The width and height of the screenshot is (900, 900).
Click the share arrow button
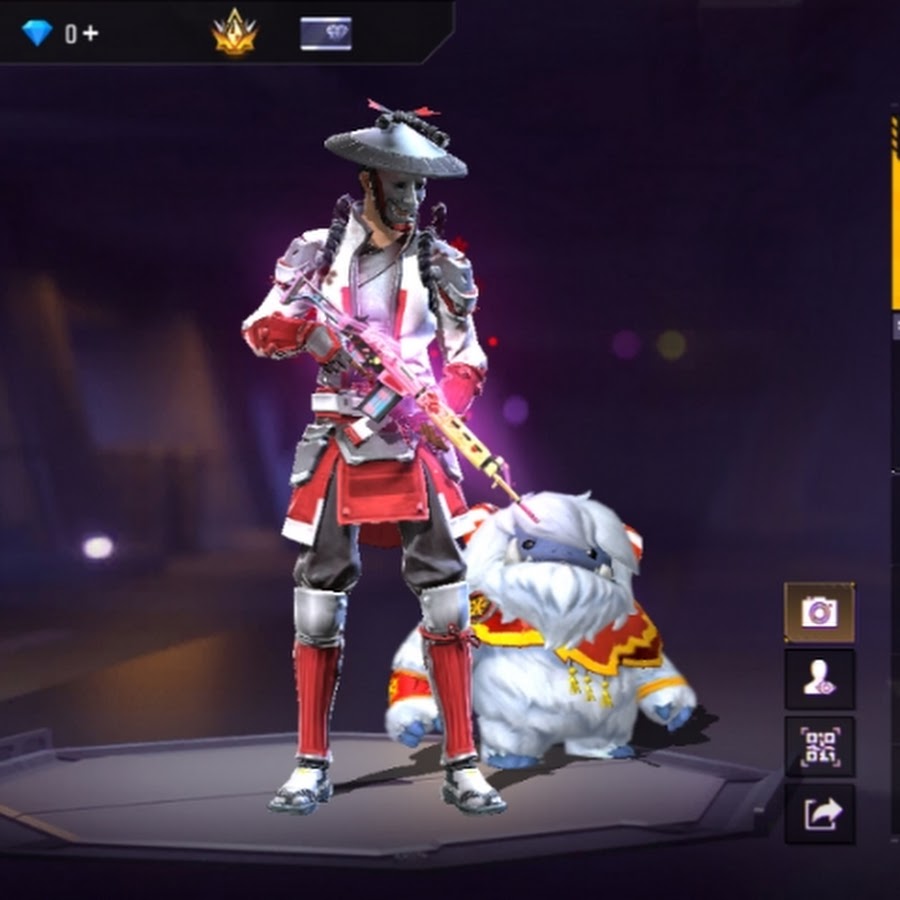tap(819, 813)
